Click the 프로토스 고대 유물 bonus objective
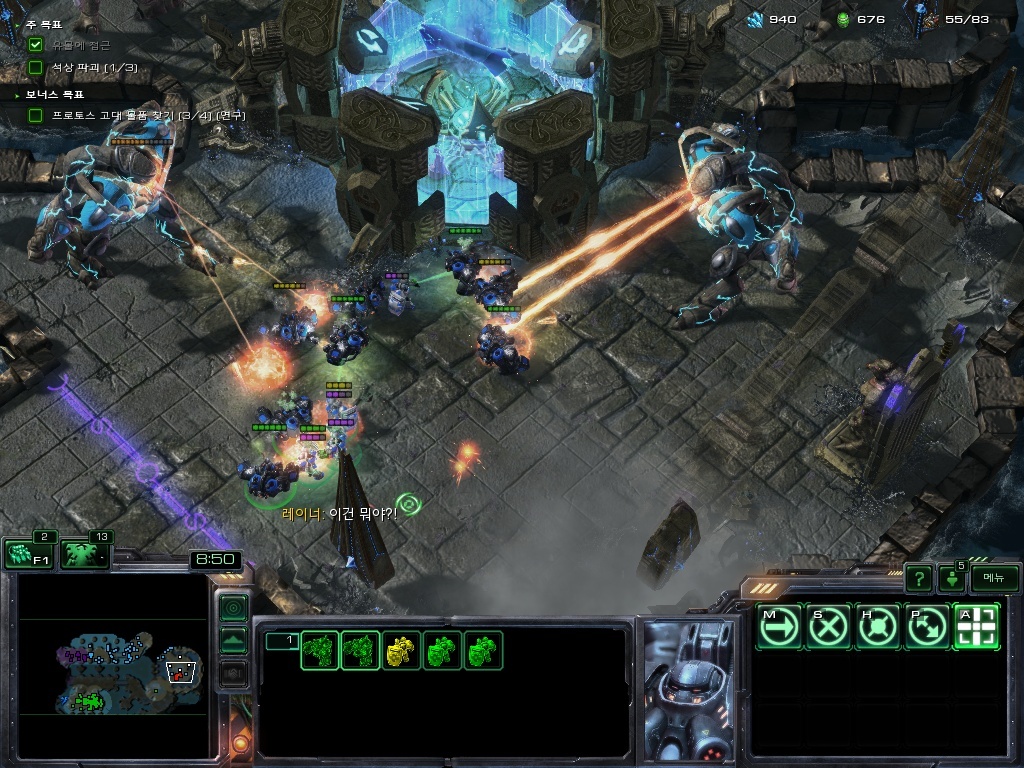The image size is (1024, 768). pyautogui.click(x=140, y=116)
